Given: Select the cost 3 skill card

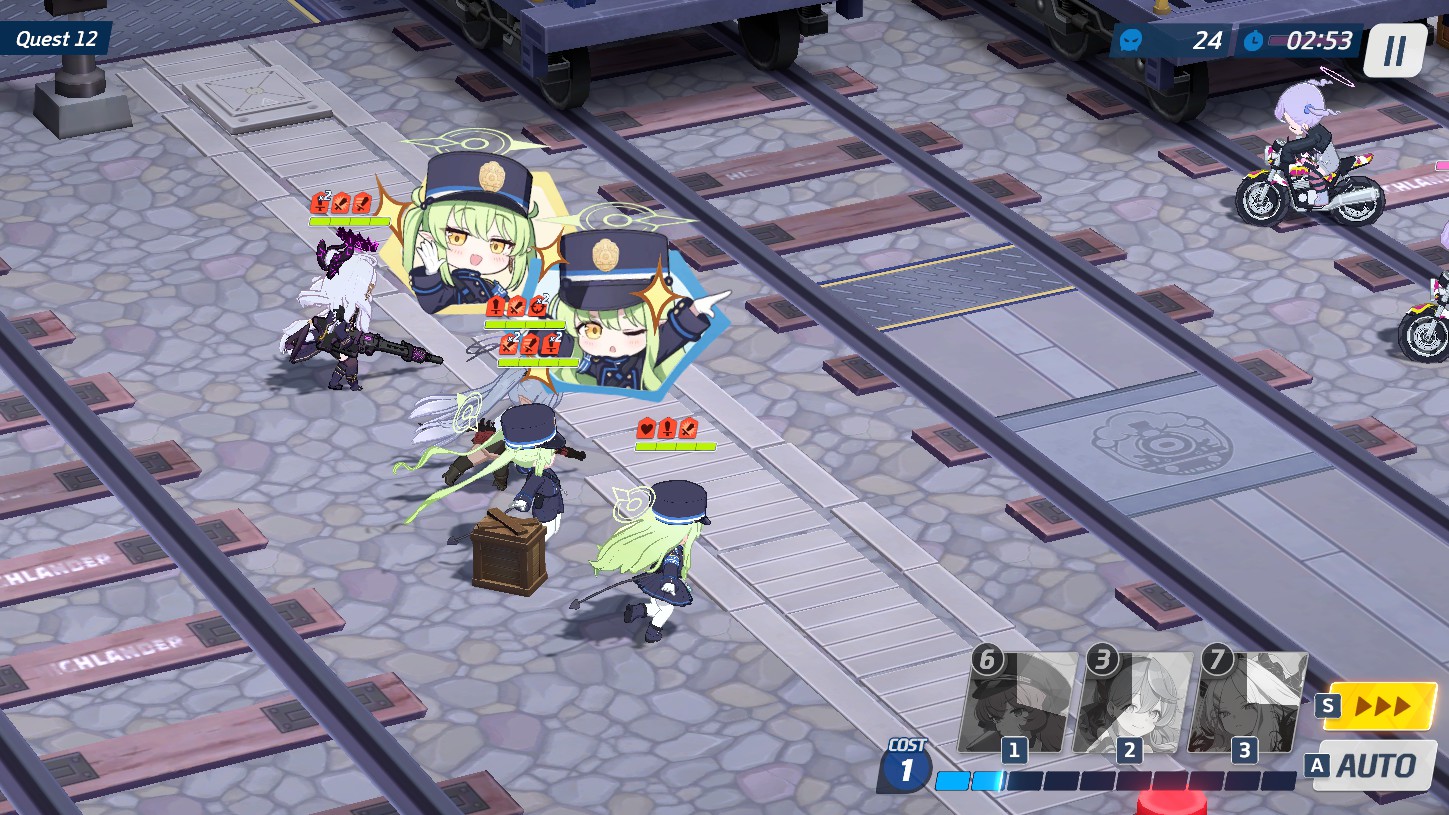Looking at the screenshot, I should coord(1132,702).
